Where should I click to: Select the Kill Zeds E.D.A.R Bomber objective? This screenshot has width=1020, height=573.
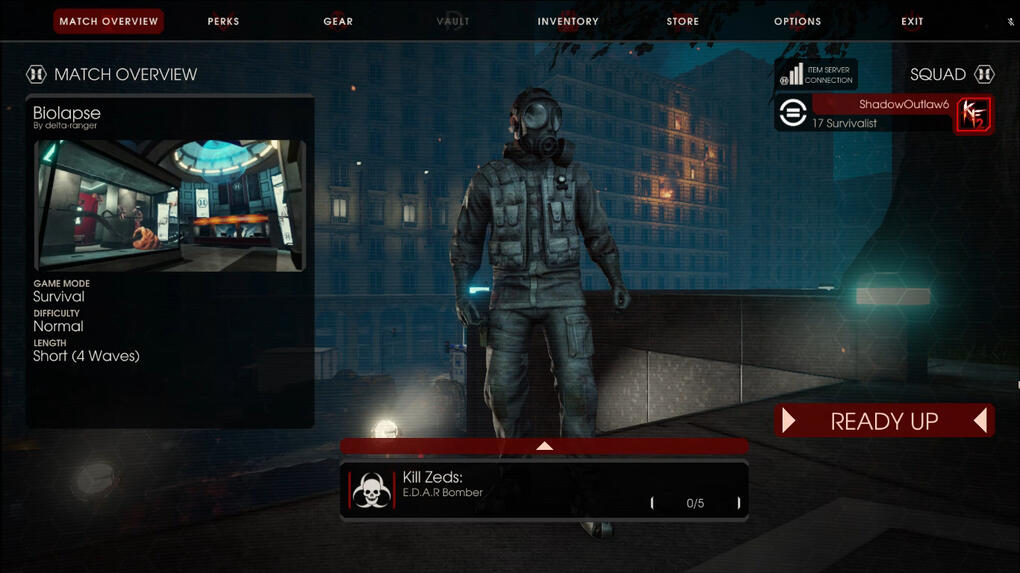pos(544,490)
